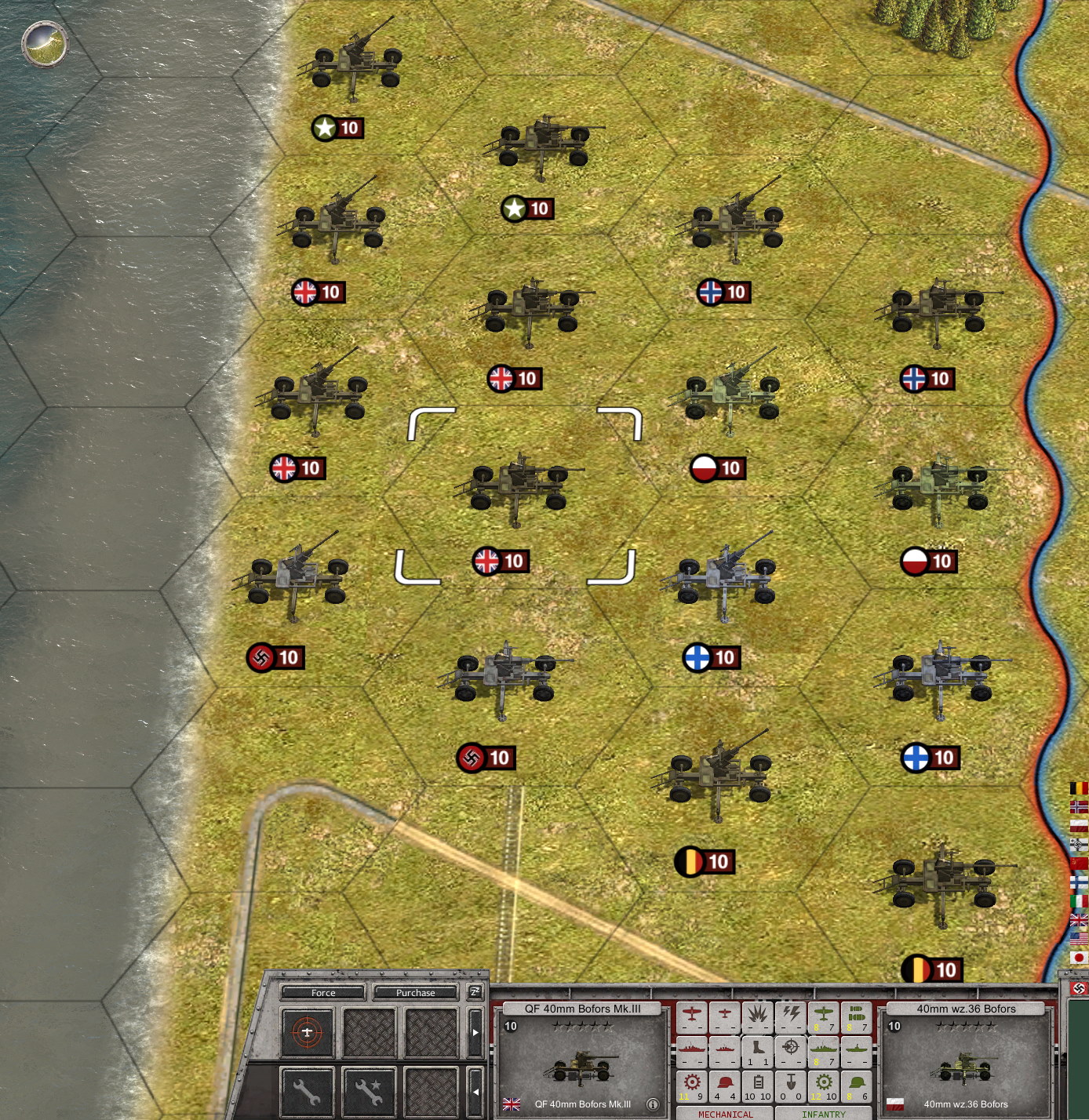Open the Purchase screen
The image size is (1089, 1120).
tap(414, 992)
